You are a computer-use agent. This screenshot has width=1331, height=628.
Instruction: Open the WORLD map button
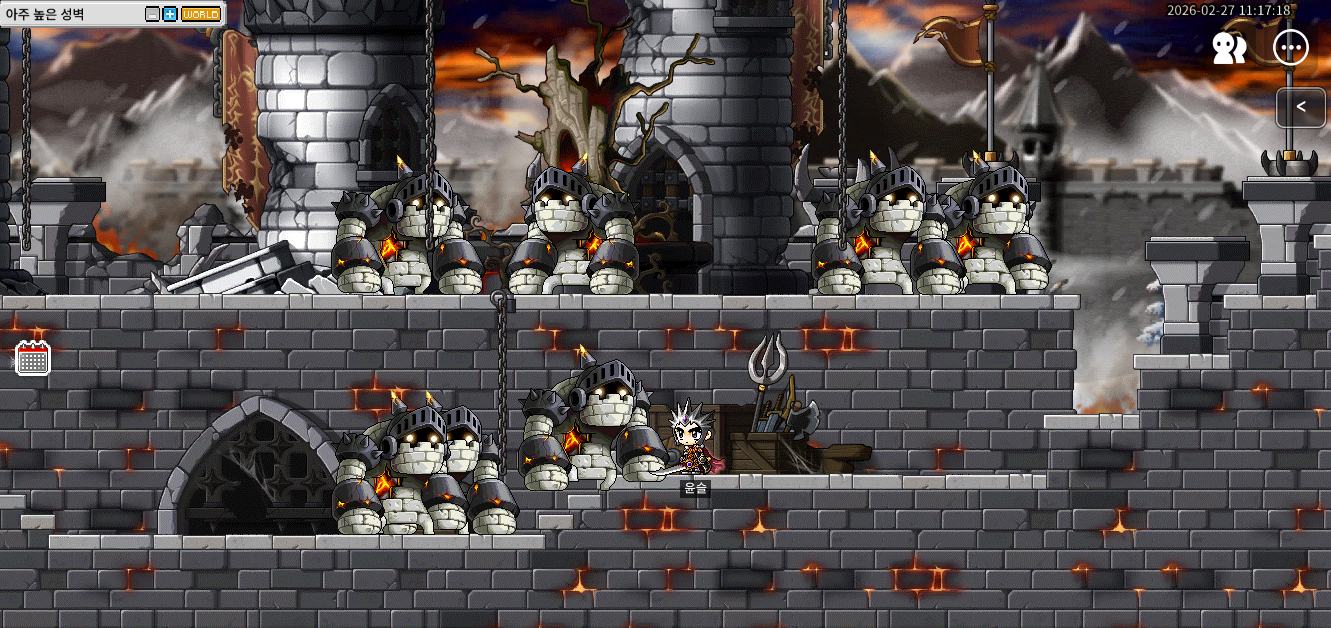(201, 14)
